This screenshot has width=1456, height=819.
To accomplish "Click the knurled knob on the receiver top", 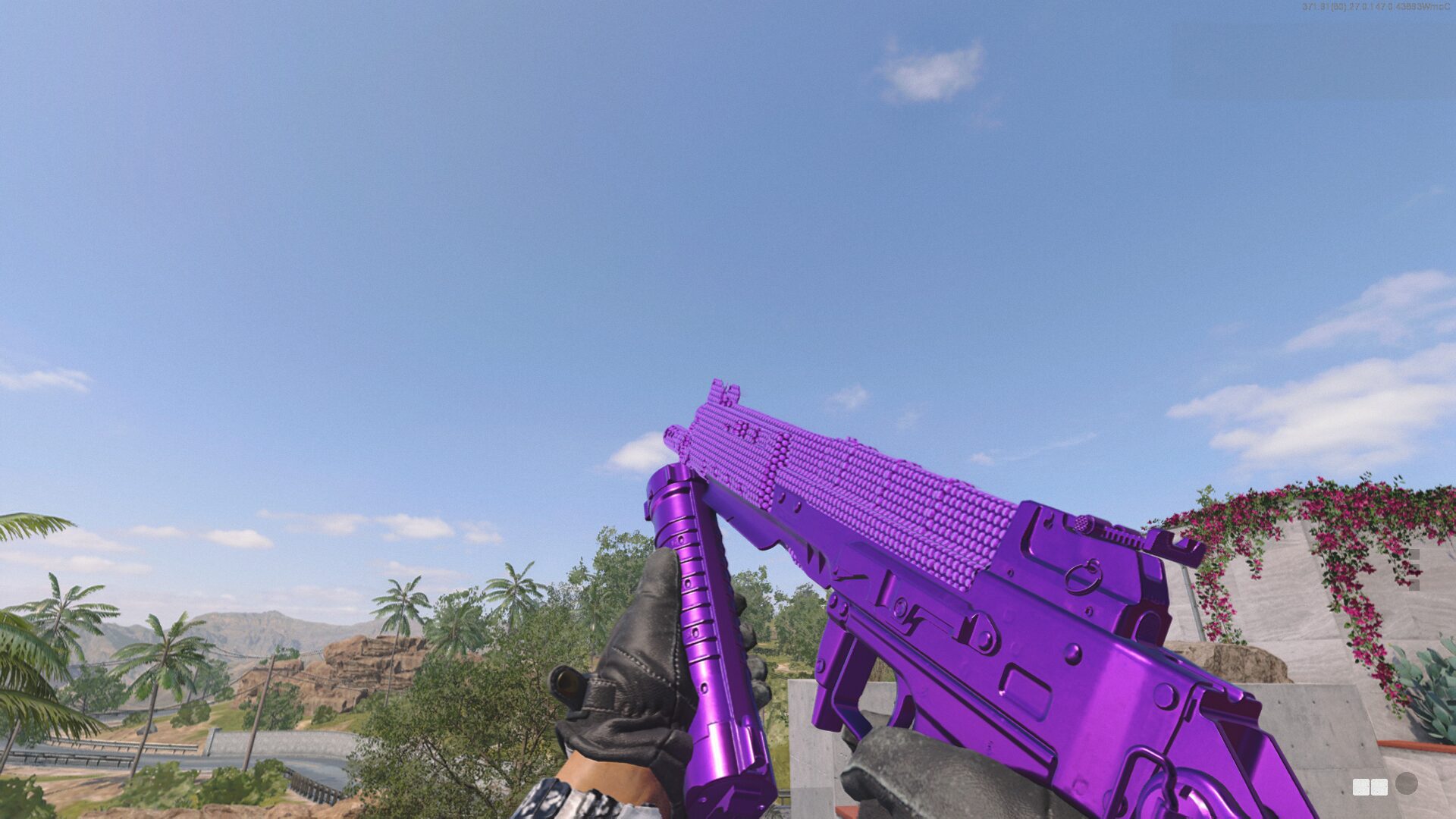I will point(1083,523).
